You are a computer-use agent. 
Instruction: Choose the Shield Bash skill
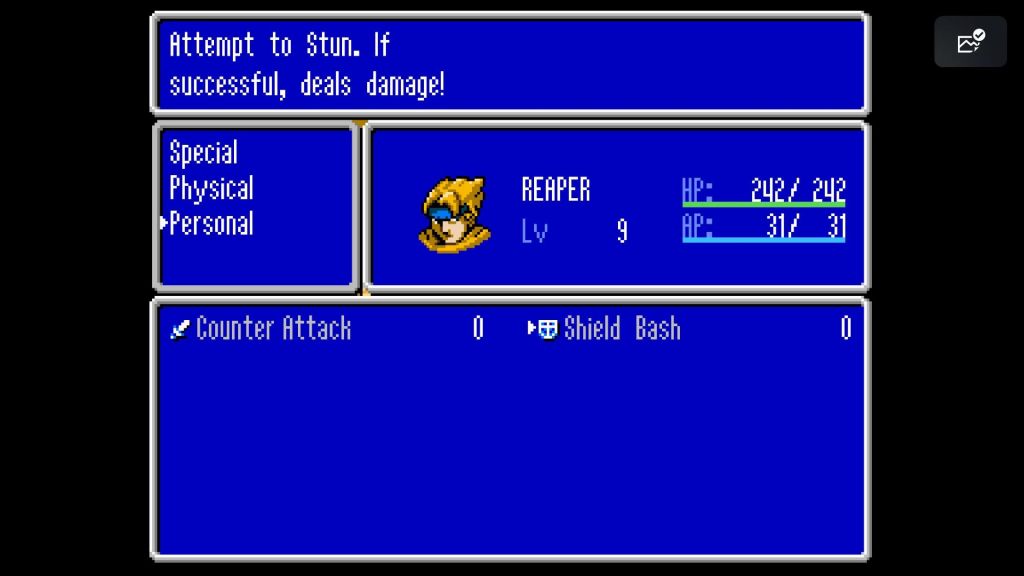click(621, 328)
